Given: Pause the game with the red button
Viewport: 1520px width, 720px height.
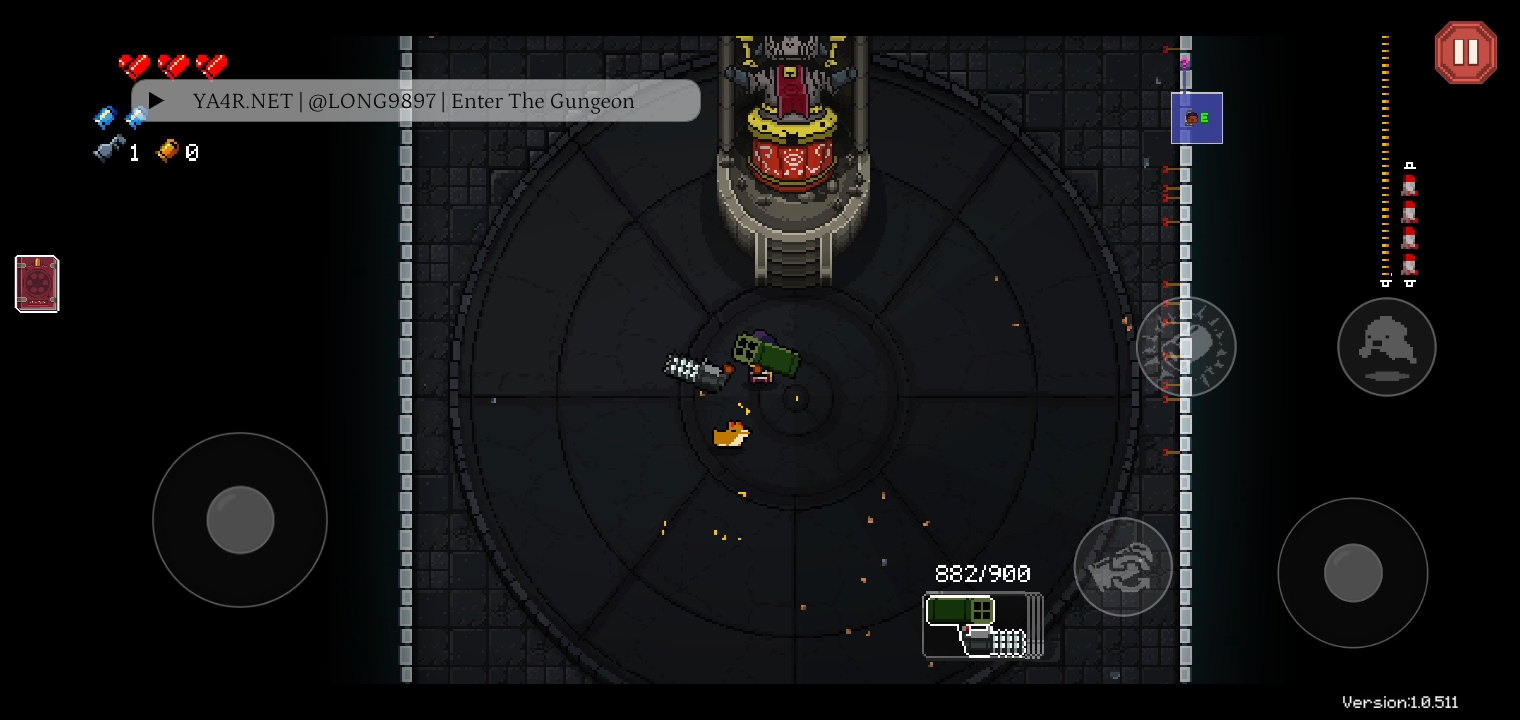Looking at the screenshot, I should click(x=1465, y=52).
